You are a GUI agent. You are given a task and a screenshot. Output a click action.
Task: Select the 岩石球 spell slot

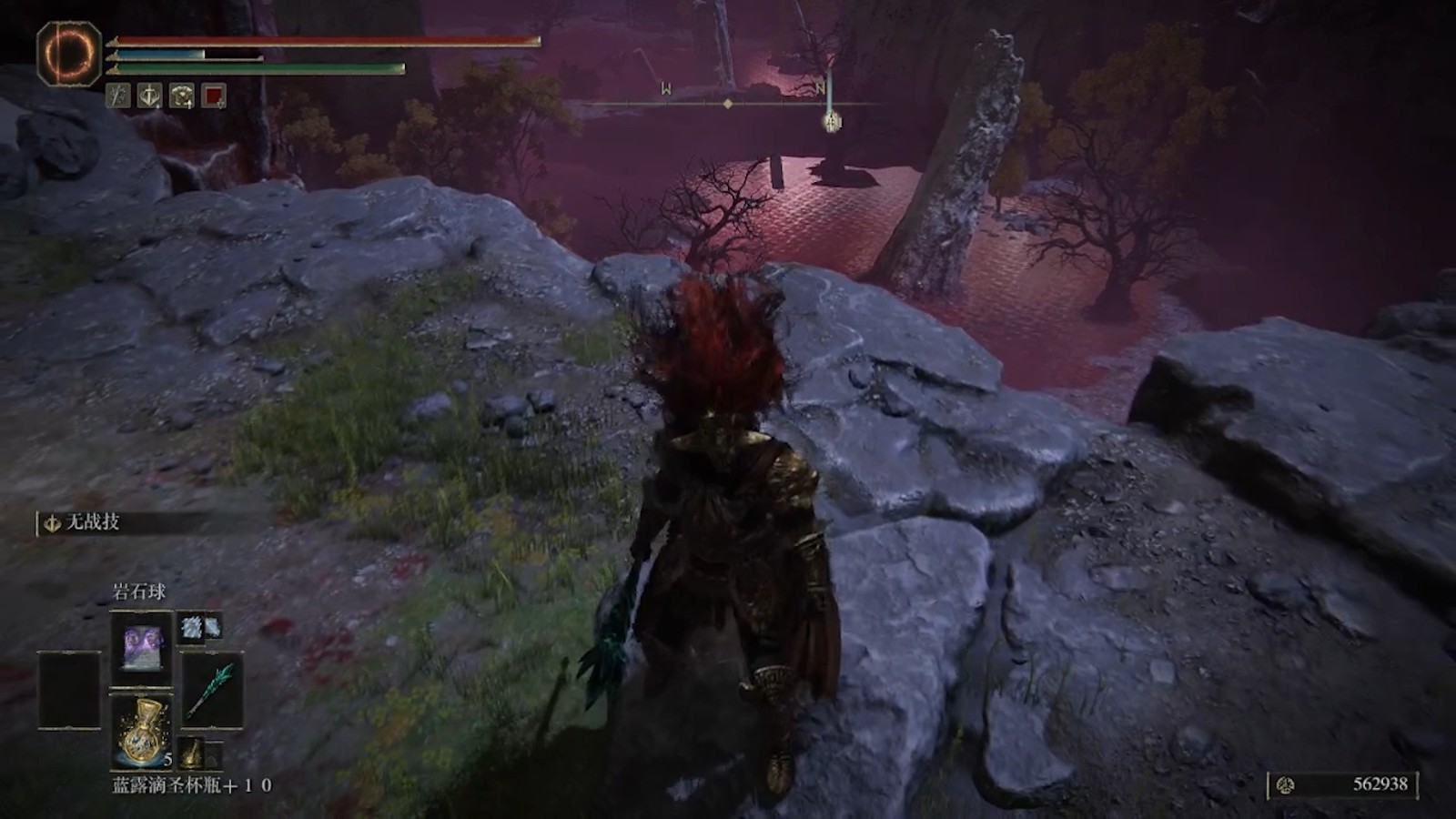click(141, 648)
